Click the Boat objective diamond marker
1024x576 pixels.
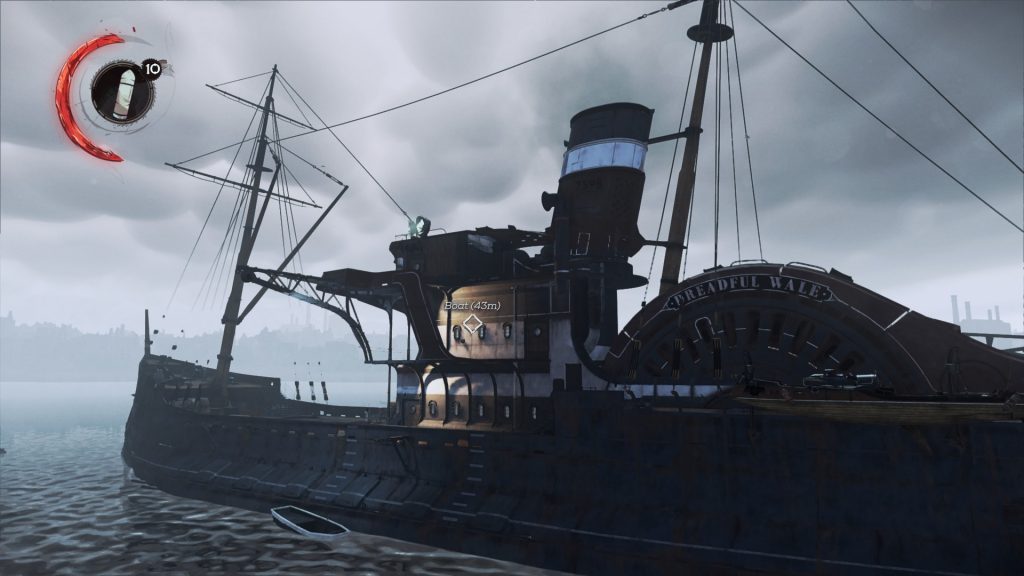[x=472, y=325]
